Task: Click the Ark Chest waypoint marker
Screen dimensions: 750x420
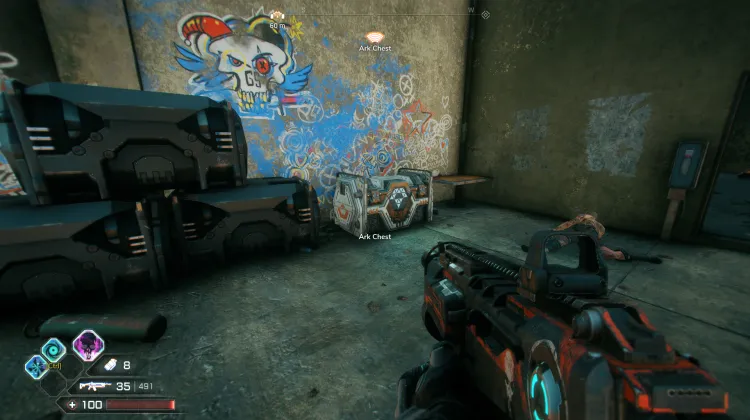Action: [x=375, y=36]
